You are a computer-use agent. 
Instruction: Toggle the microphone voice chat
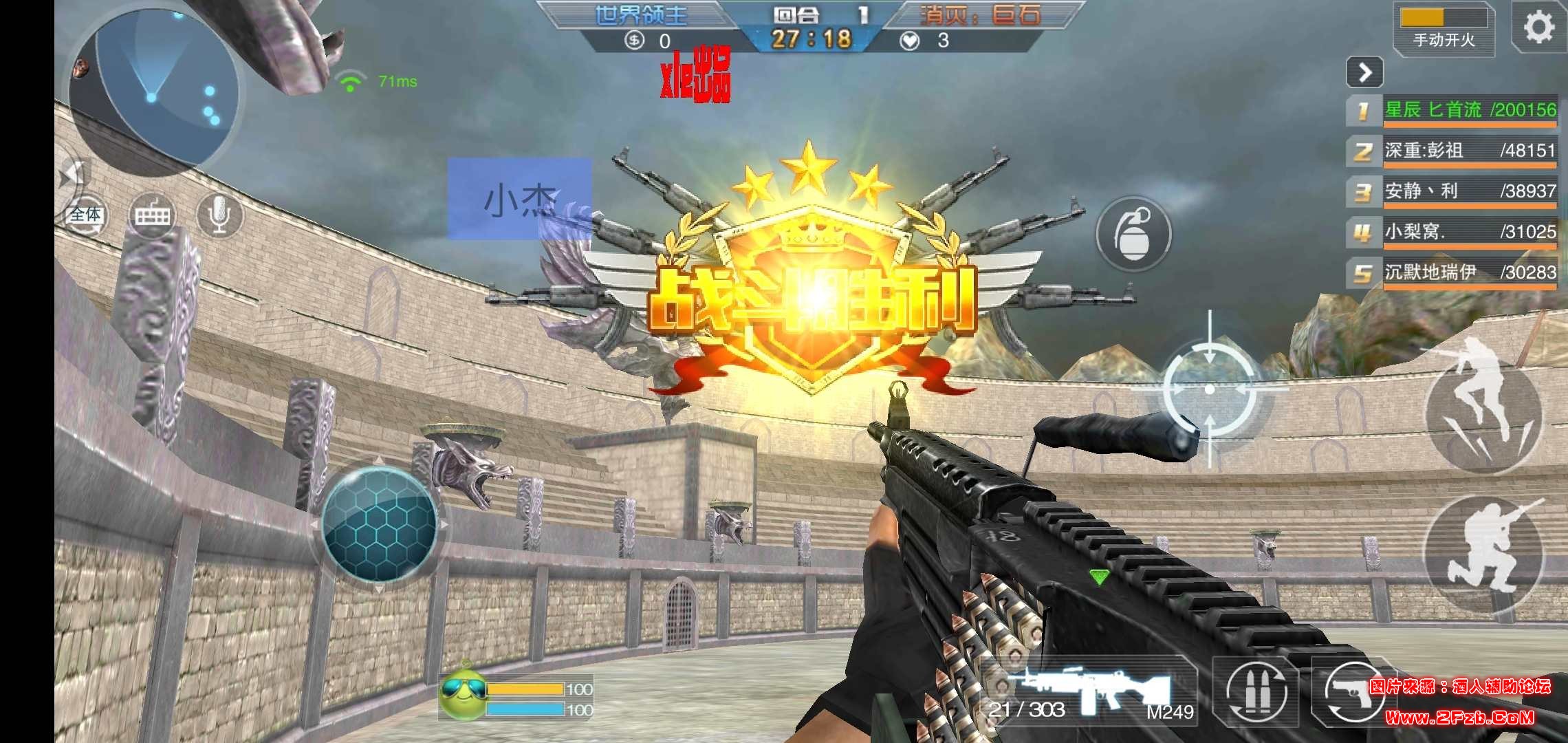pos(220,215)
